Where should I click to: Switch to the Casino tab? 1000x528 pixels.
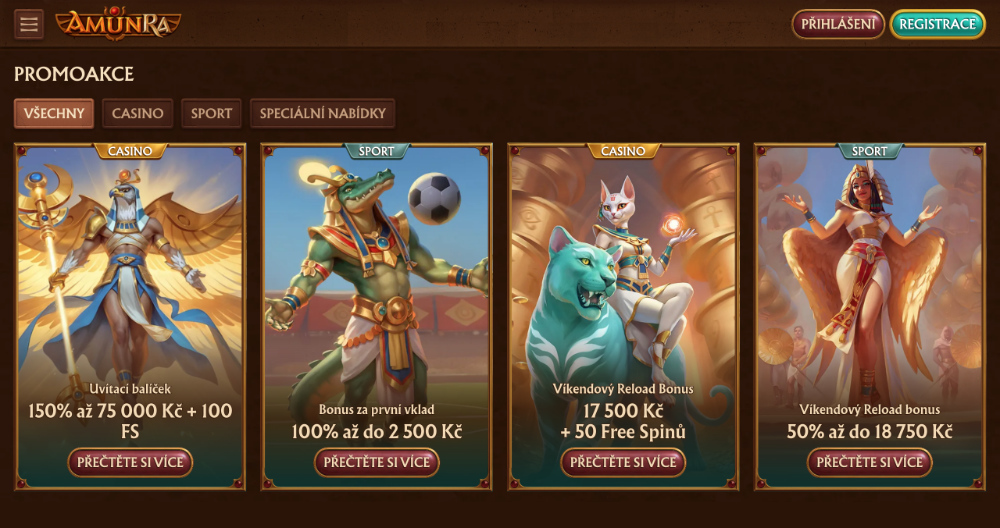pos(138,113)
